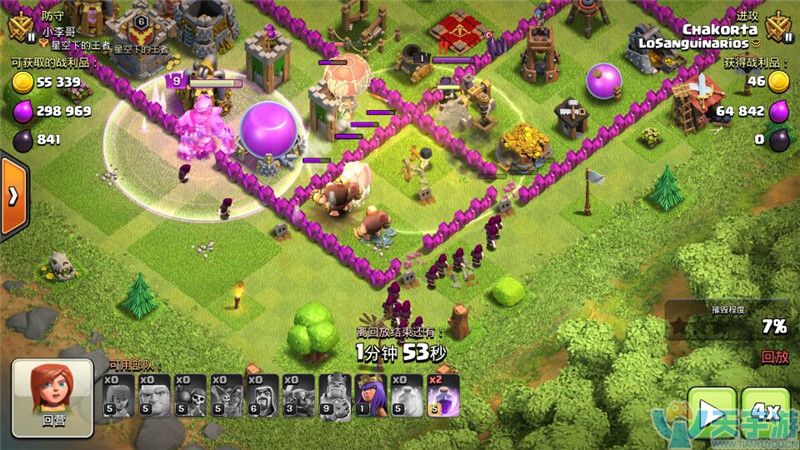Choose the Wall Breaker troop slot
The width and height of the screenshot is (800, 450).
pos(190,396)
